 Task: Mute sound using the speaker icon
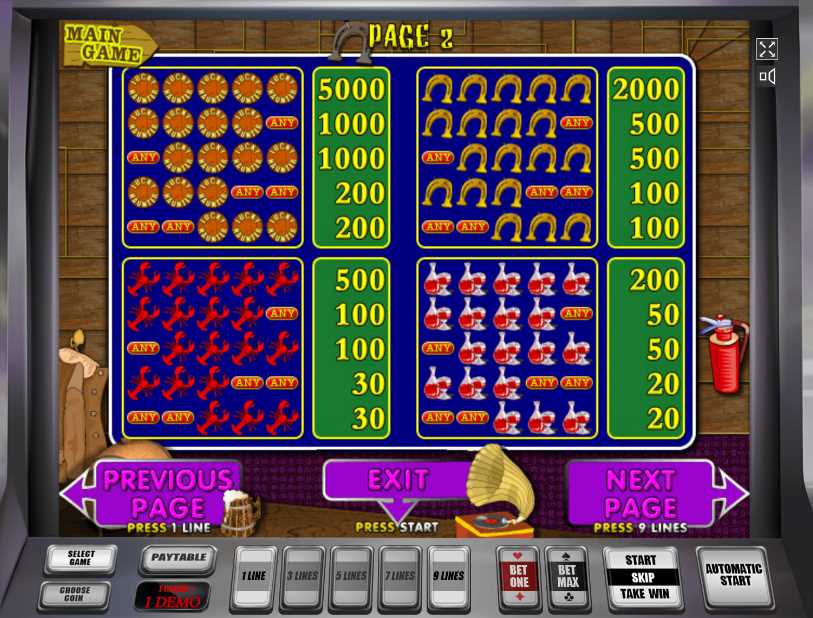pos(767,76)
